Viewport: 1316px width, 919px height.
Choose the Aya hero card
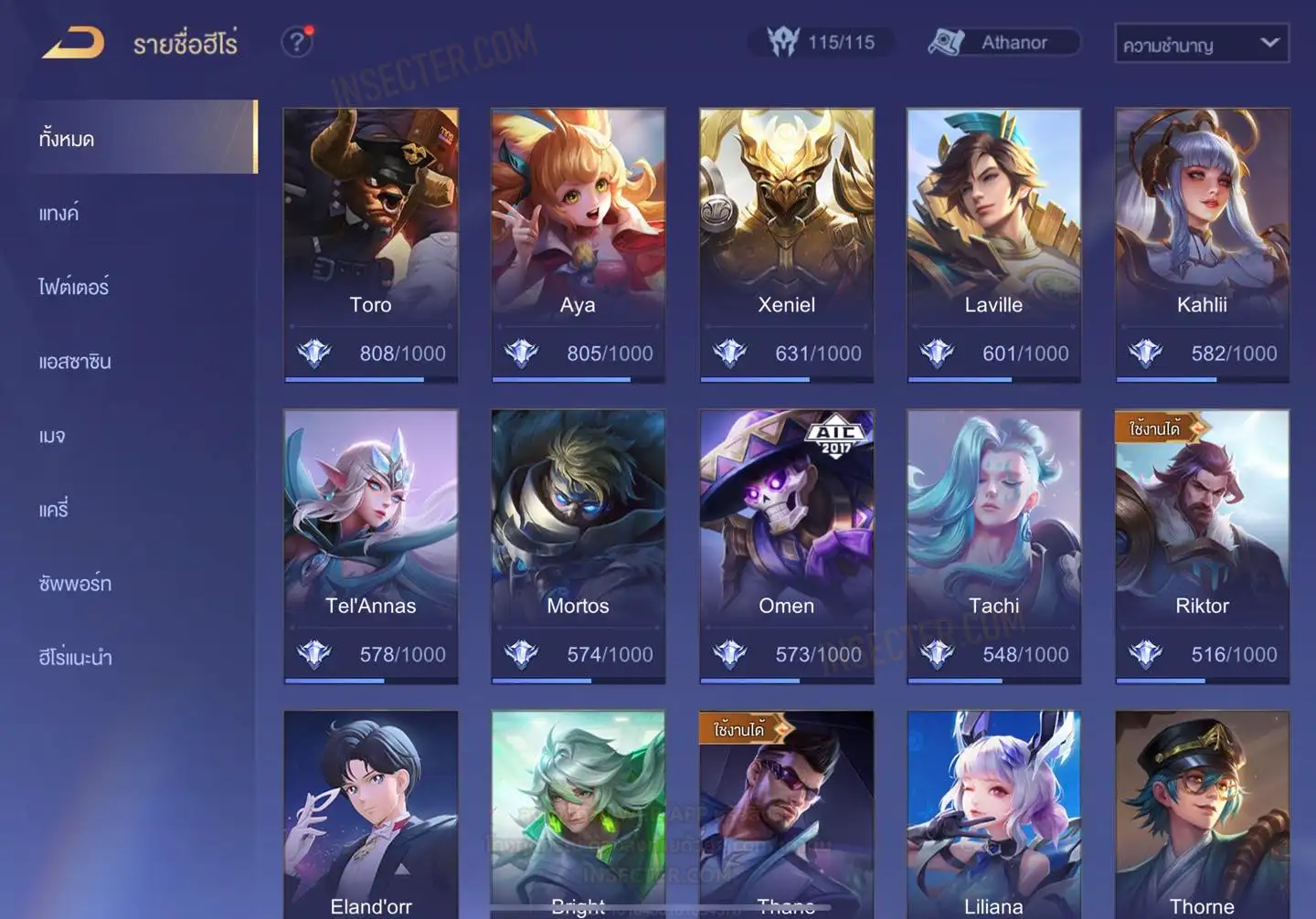coord(578,244)
